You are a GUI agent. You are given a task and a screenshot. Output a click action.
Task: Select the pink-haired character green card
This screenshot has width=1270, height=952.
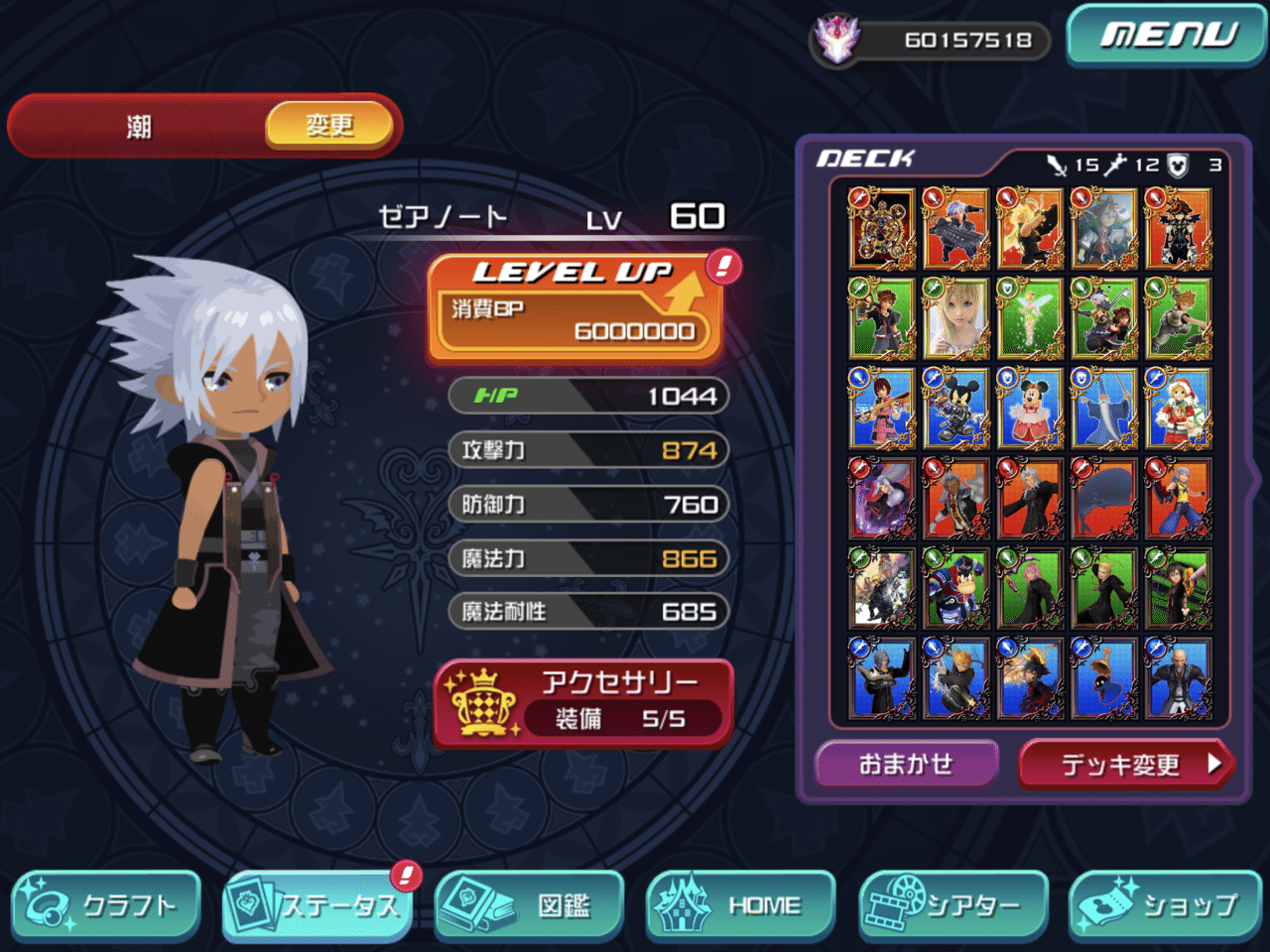1030,589
